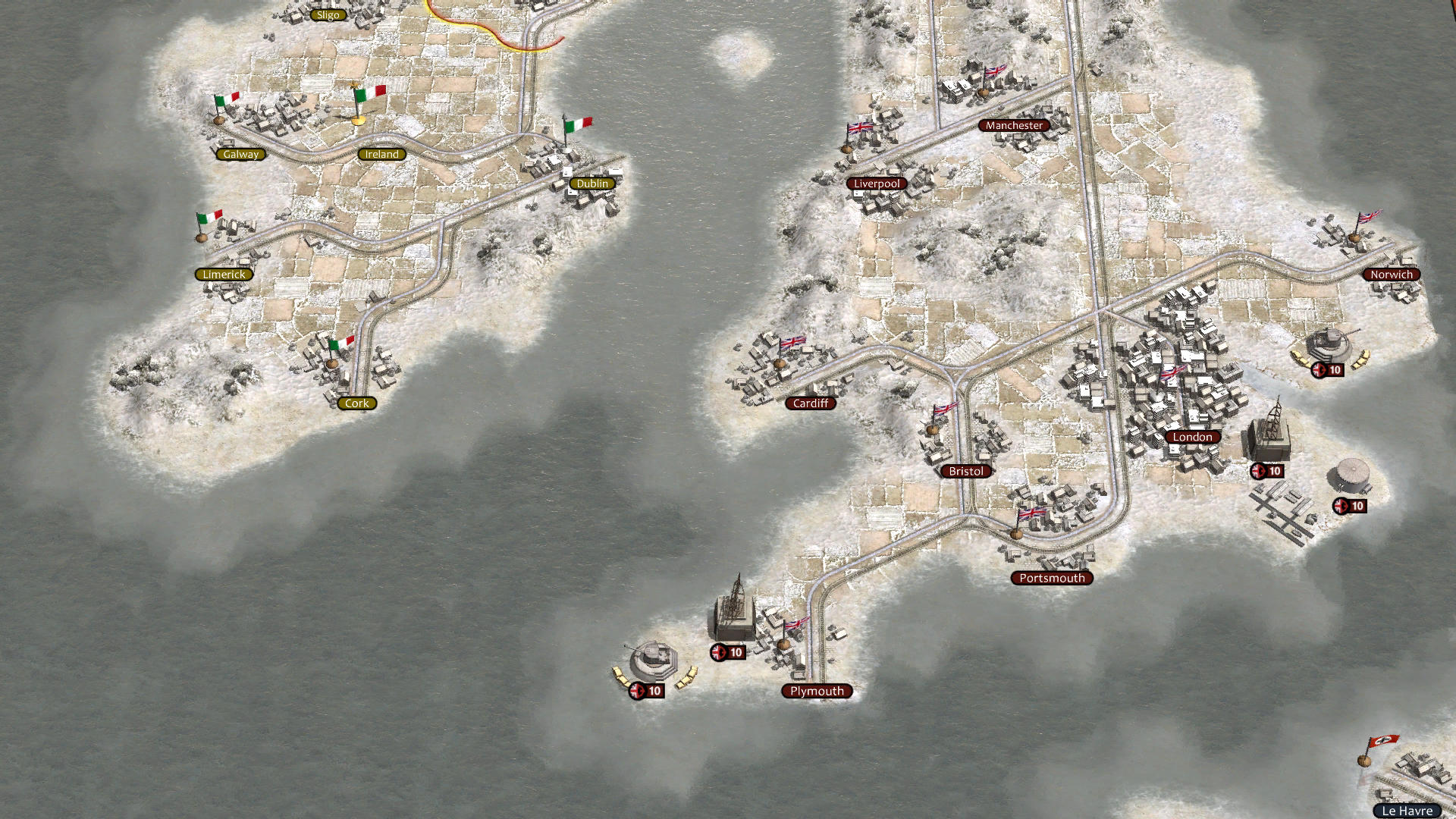This screenshot has width=1456, height=819.
Task: Select the coastal gun unit near Norwich
Action: tap(1326, 345)
